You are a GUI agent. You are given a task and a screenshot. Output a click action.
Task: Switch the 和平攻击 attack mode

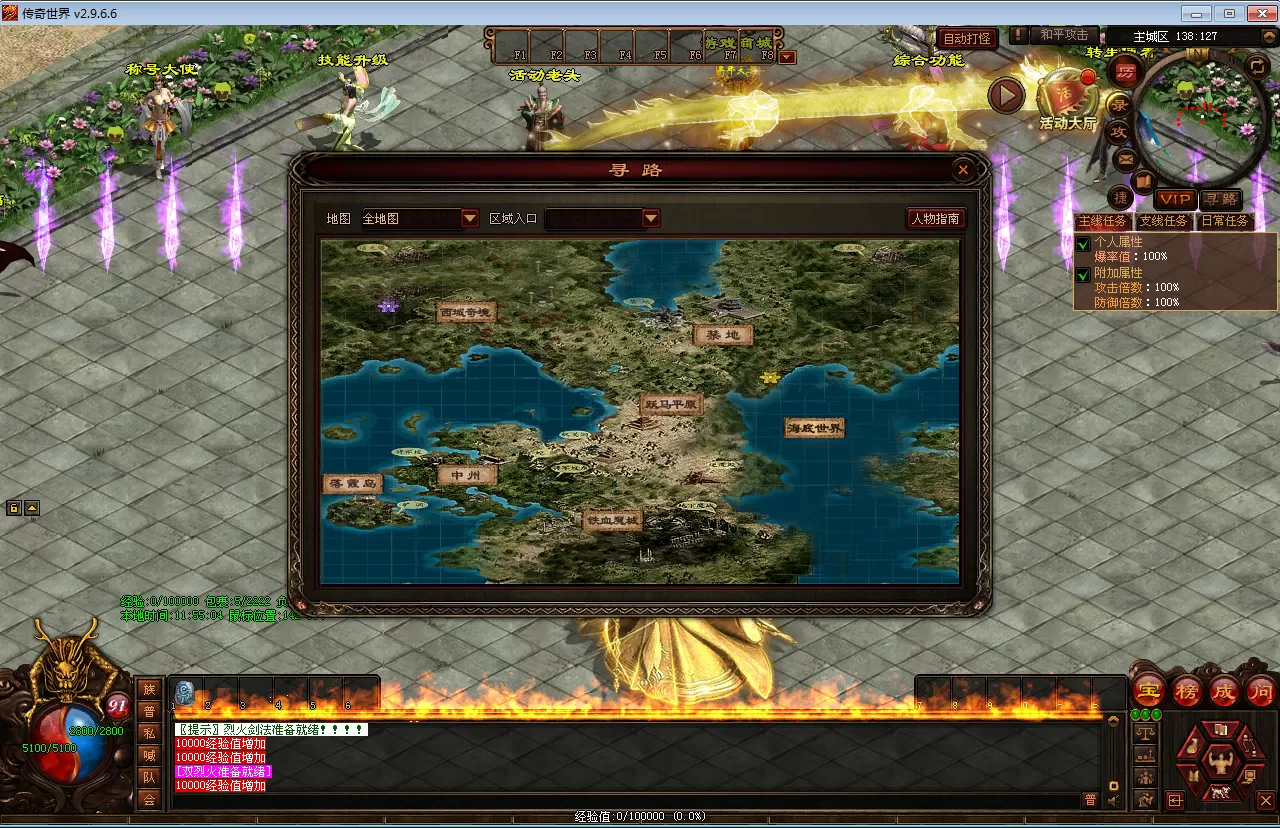point(1063,35)
